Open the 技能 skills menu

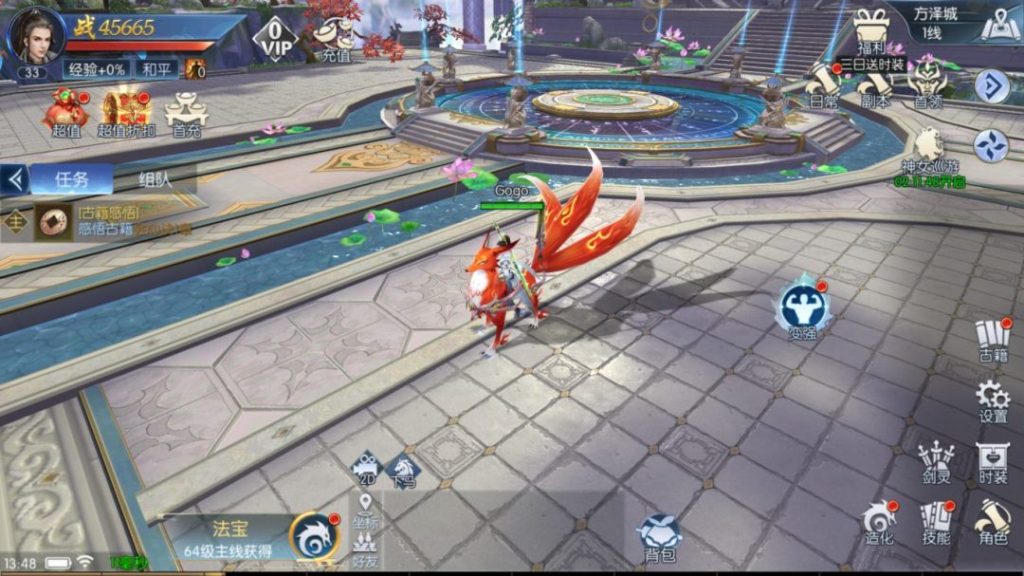936,523
